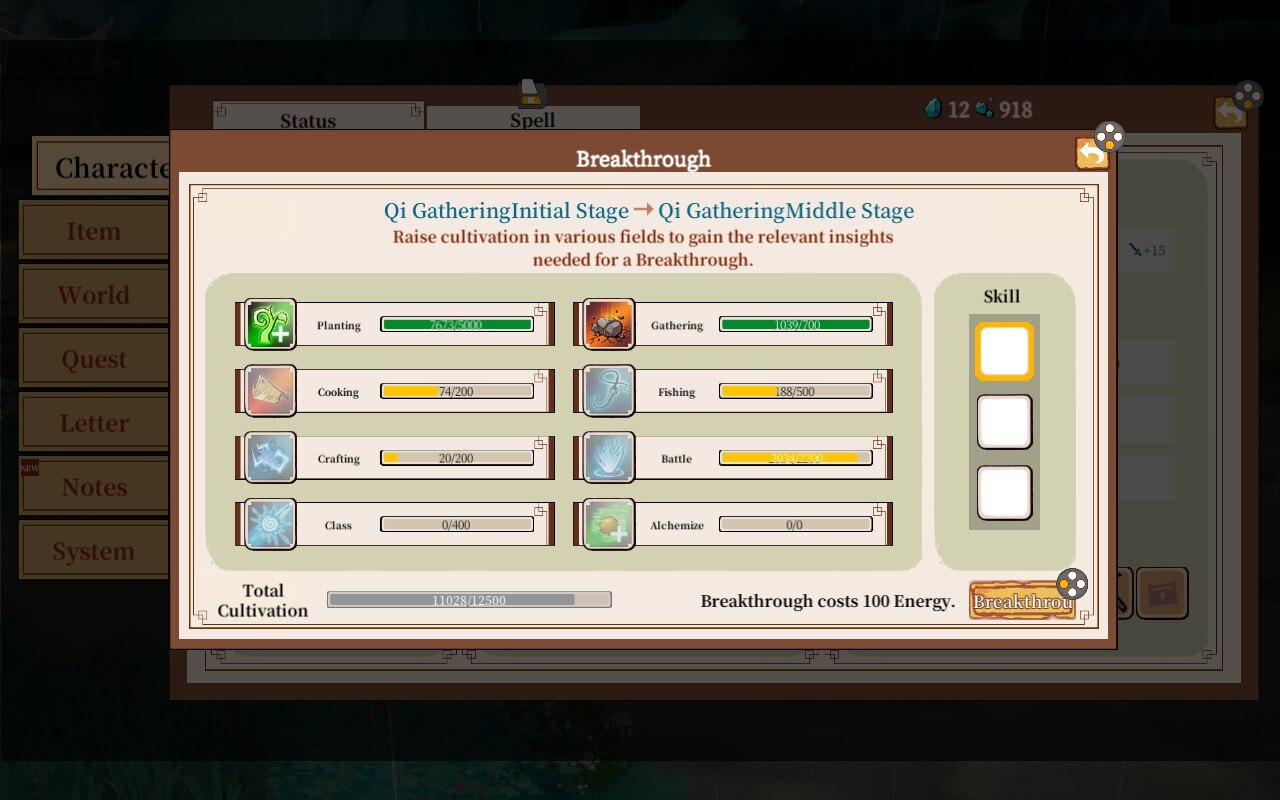Select the second Skill slot
This screenshot has height=800, width=1280.
click(x=1003, y=422)
